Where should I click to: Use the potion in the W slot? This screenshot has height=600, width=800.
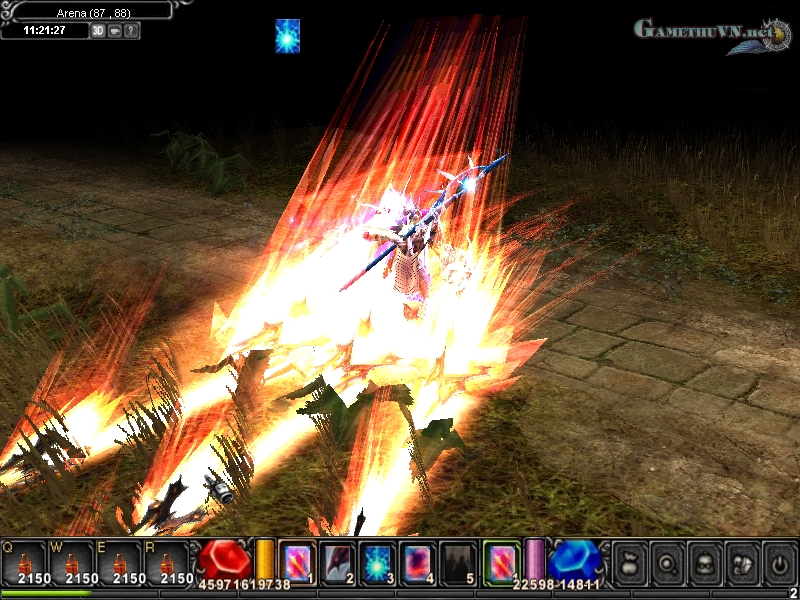pyautogui.click(x=72, y=562)
